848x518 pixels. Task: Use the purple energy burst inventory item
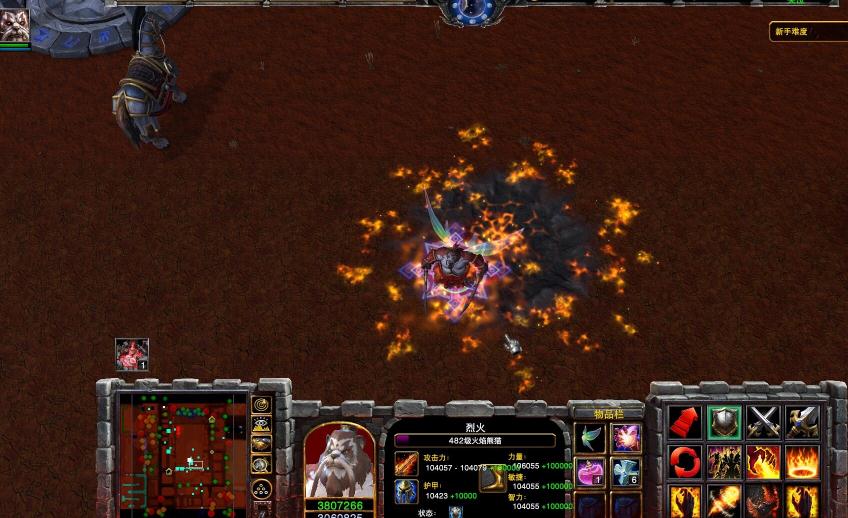pyautogui.click(x=626, y=438)
